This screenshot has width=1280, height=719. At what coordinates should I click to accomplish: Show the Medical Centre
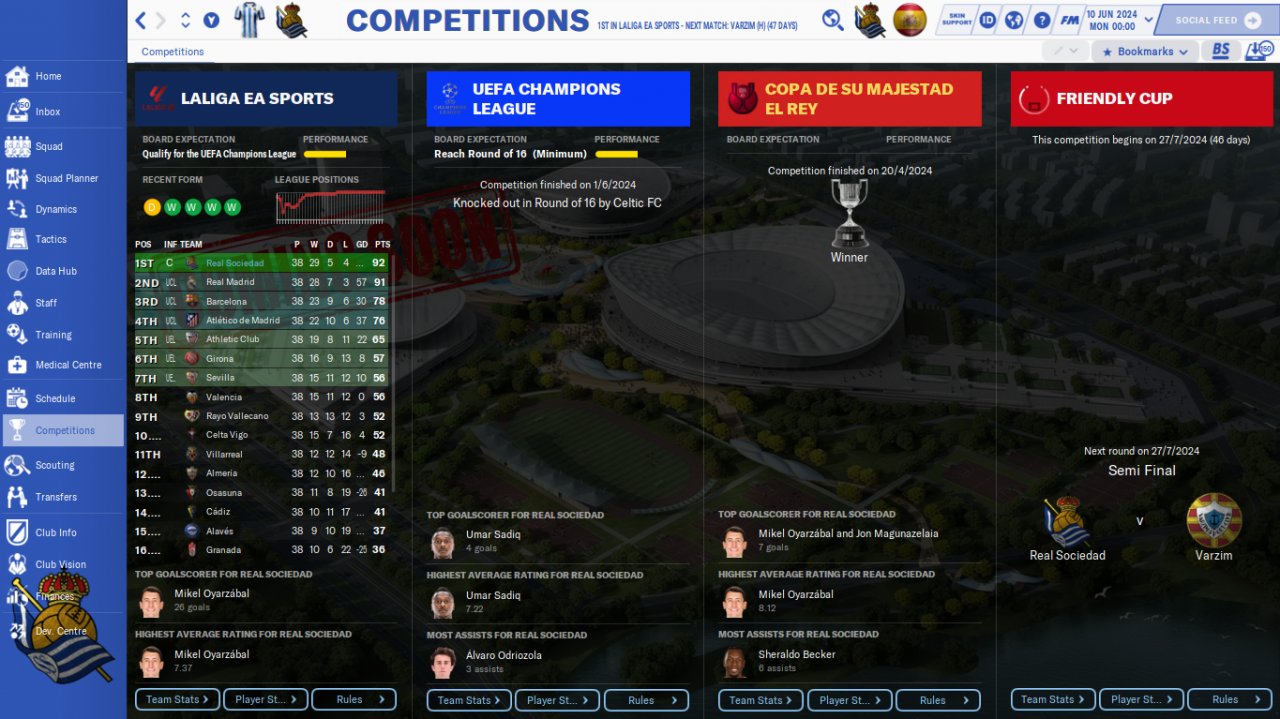click(x=68, y=365)
